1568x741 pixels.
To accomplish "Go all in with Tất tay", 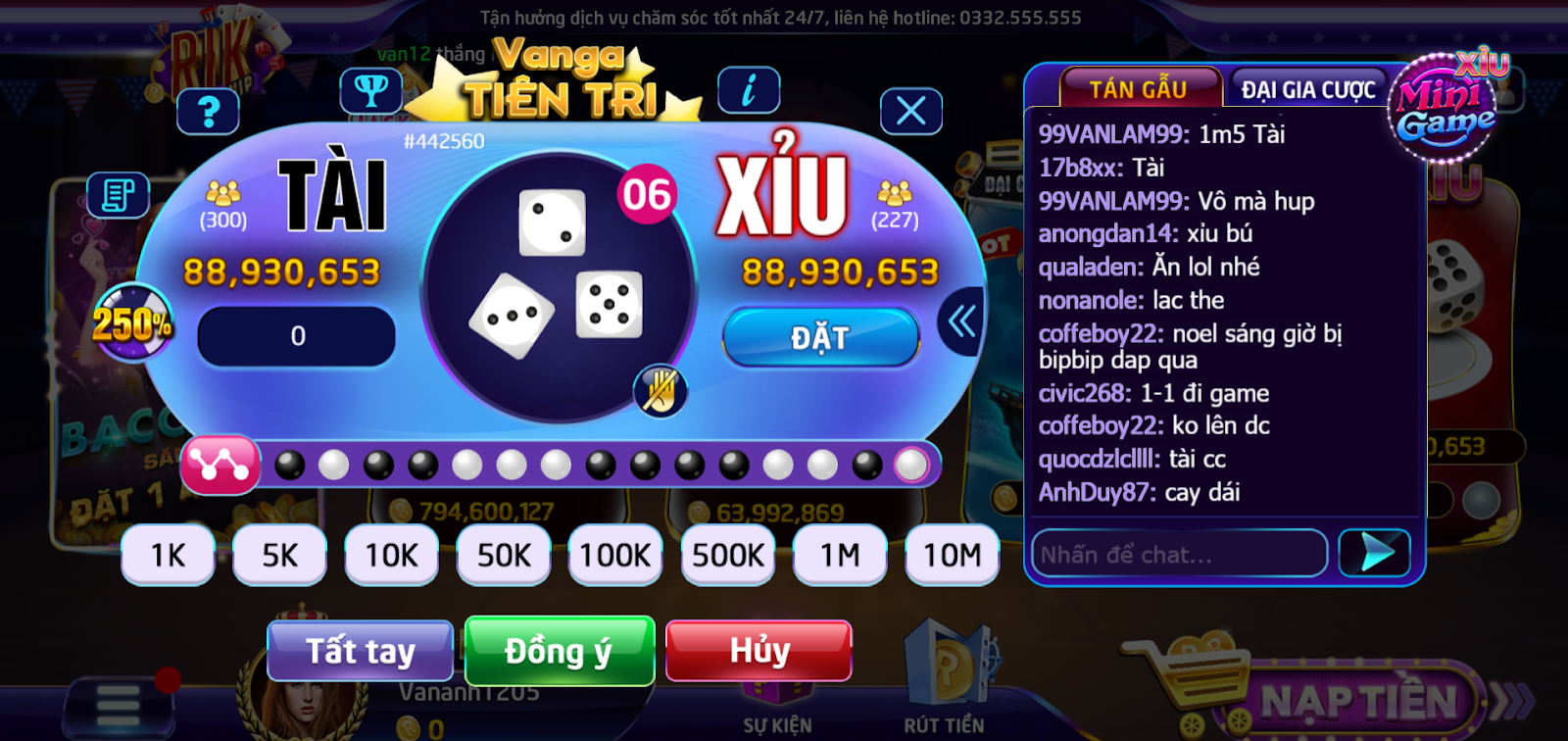I will pyautogui.click(x=360, y=651).
